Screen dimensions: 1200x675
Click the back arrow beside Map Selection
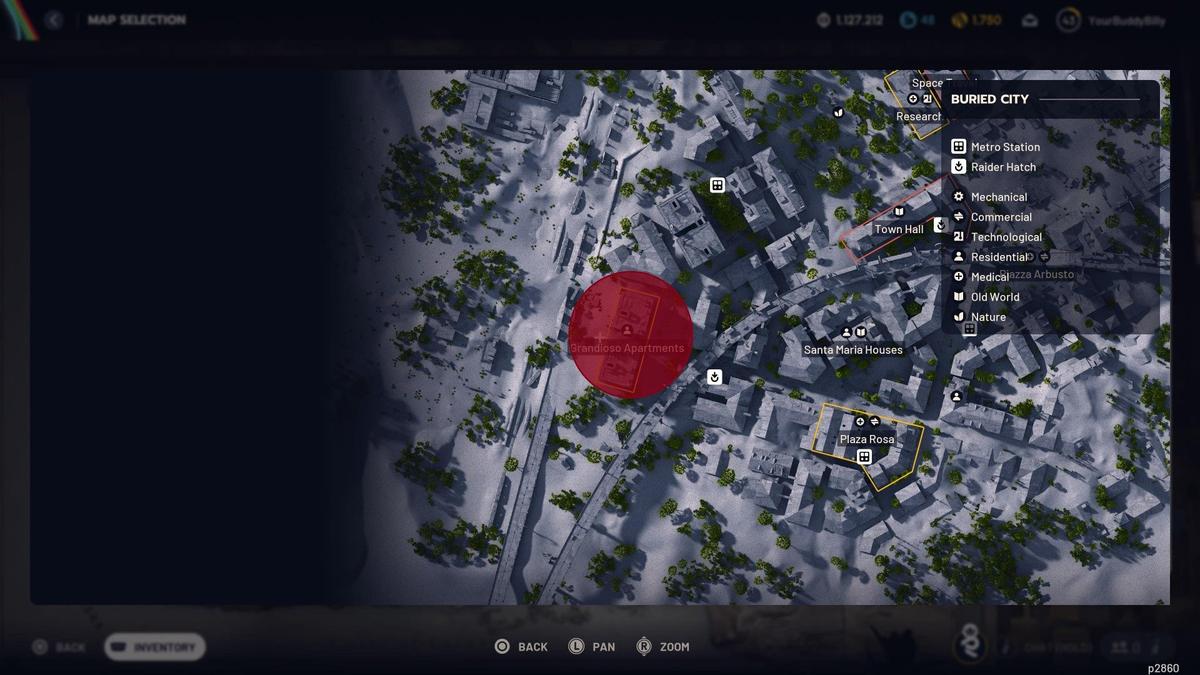point(53,20)
